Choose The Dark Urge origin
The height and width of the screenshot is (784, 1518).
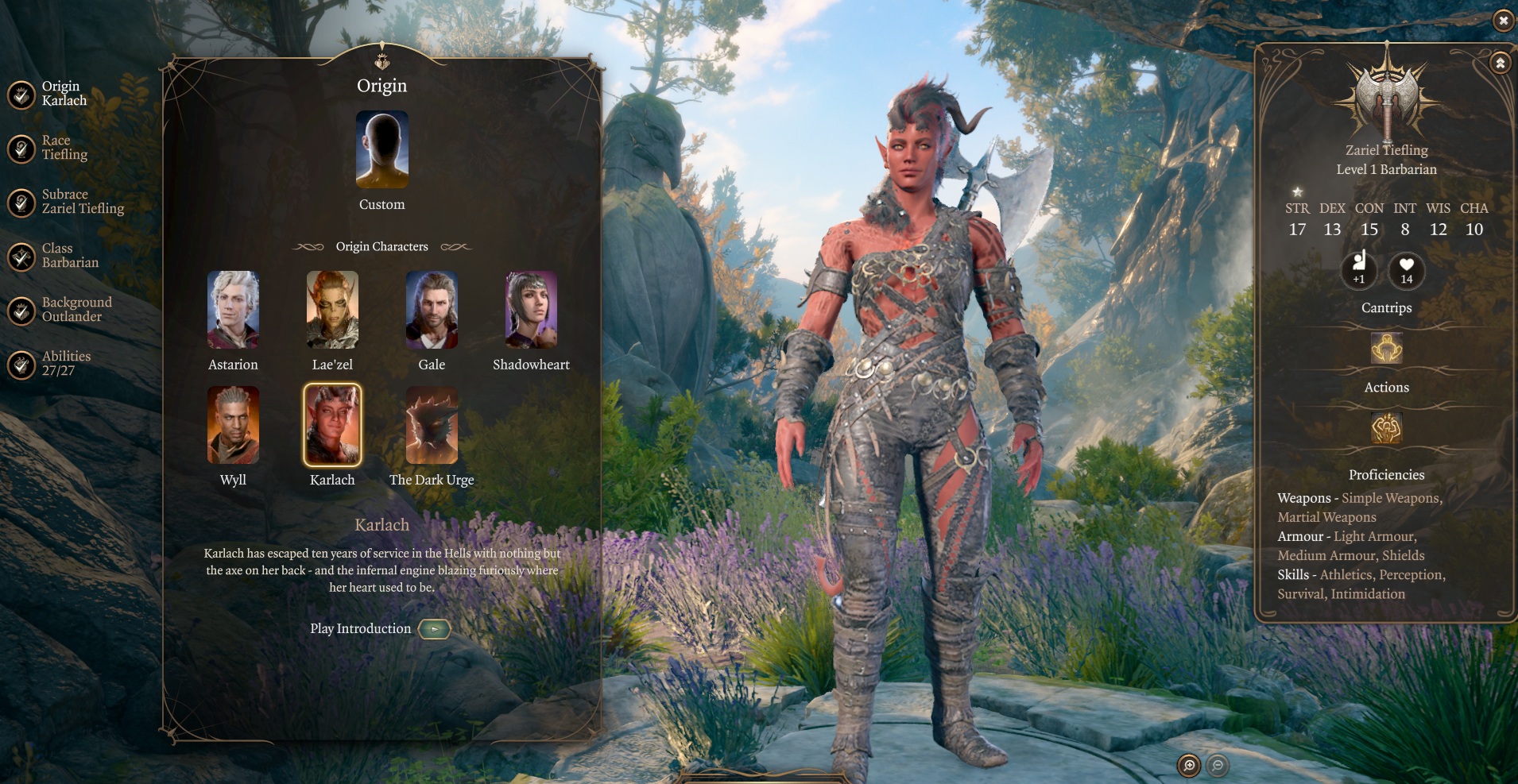[x=432, y=425]
